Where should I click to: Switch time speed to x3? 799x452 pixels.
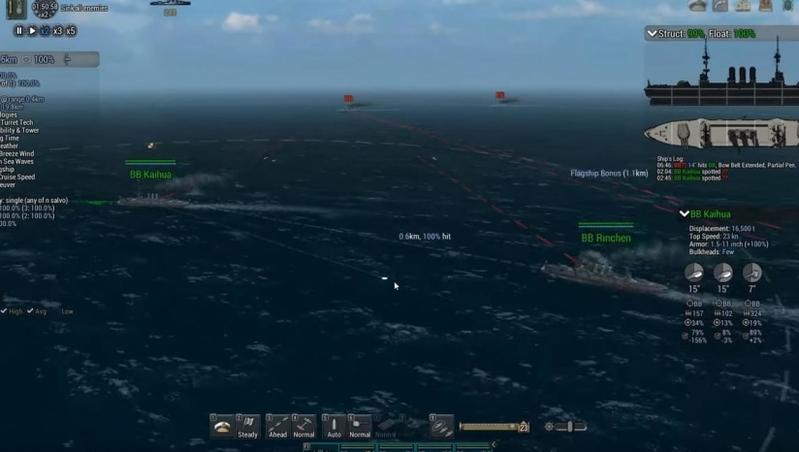[58, 31]
